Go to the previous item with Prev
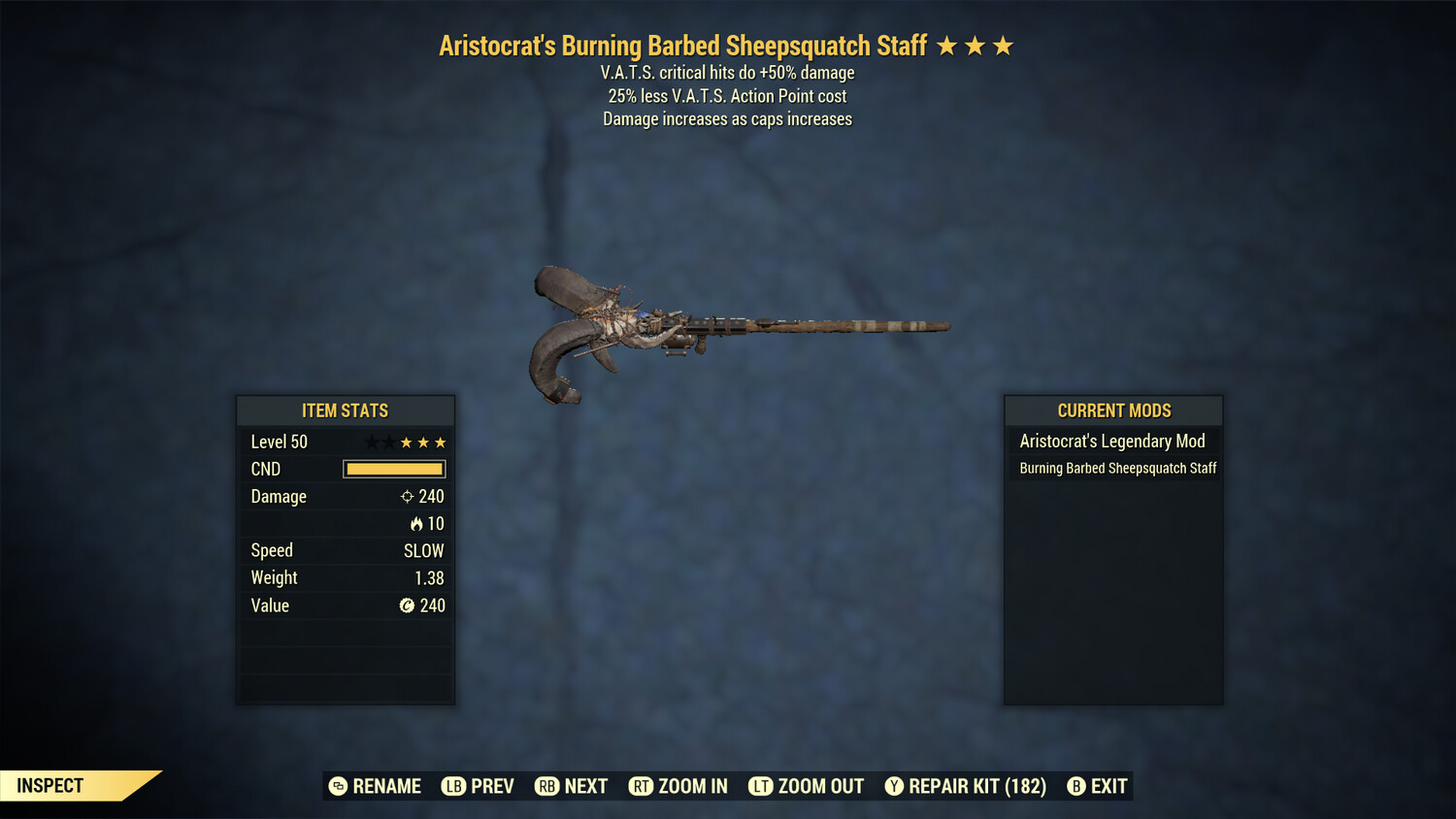 point(479,786)
